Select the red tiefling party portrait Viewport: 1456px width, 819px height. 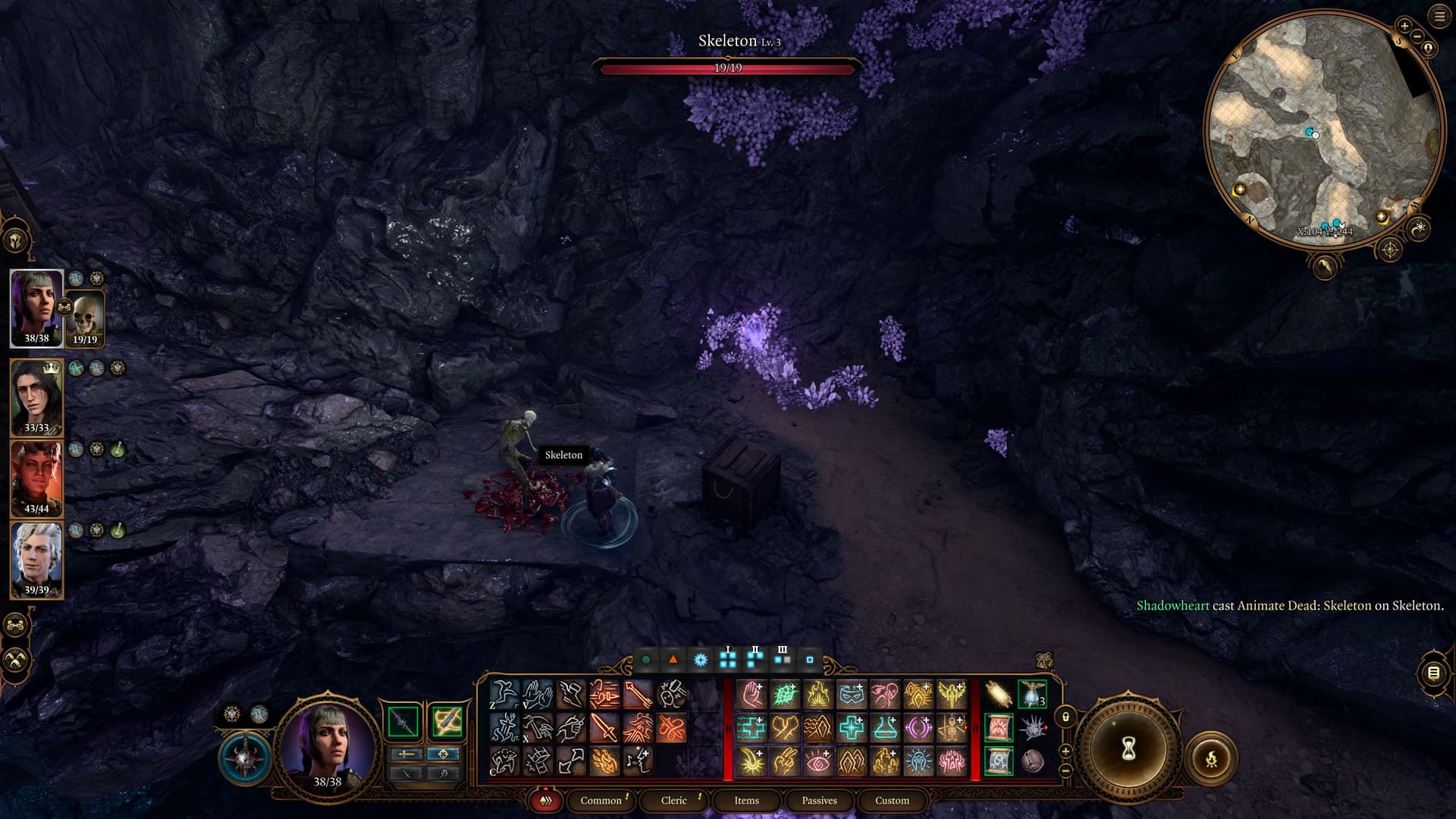click(36, 478)
